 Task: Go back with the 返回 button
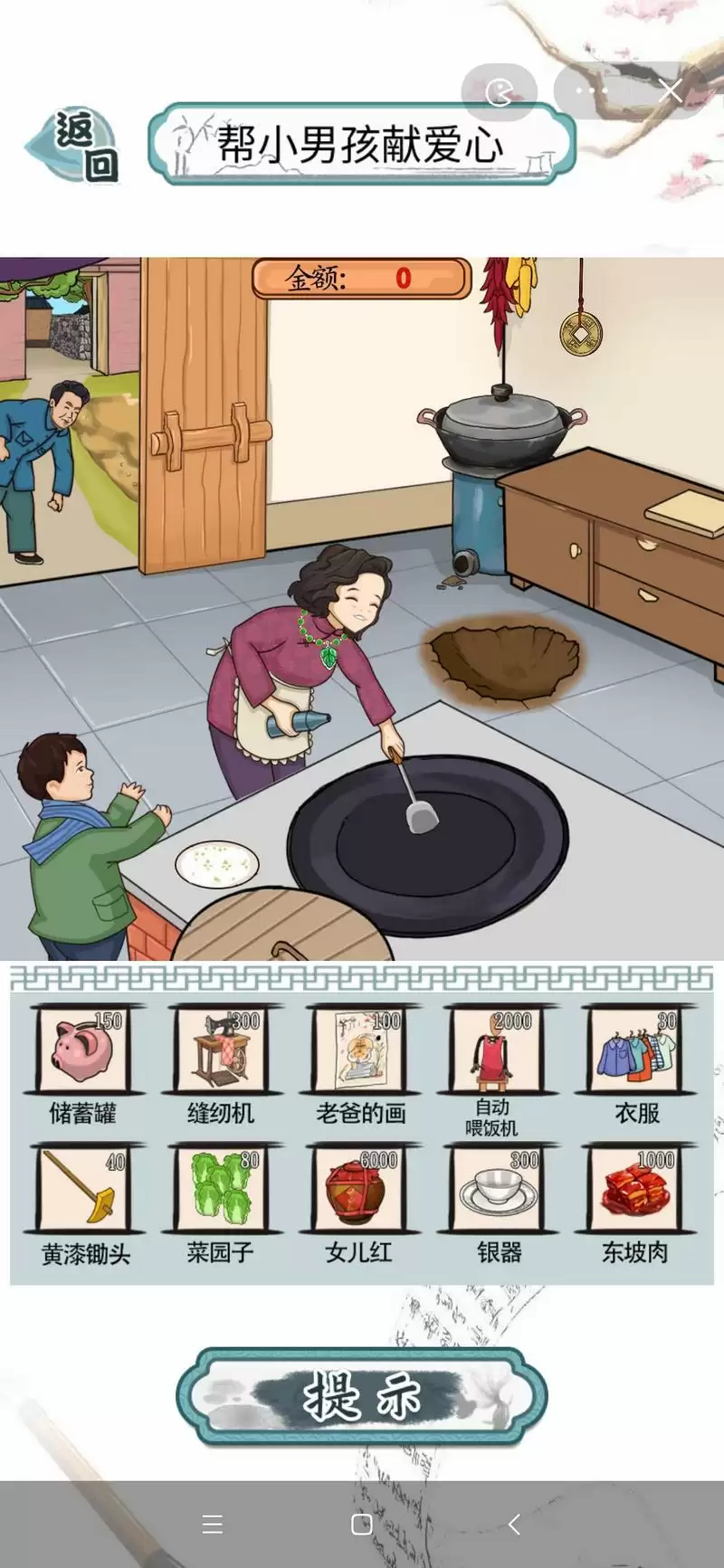point(76,147)
